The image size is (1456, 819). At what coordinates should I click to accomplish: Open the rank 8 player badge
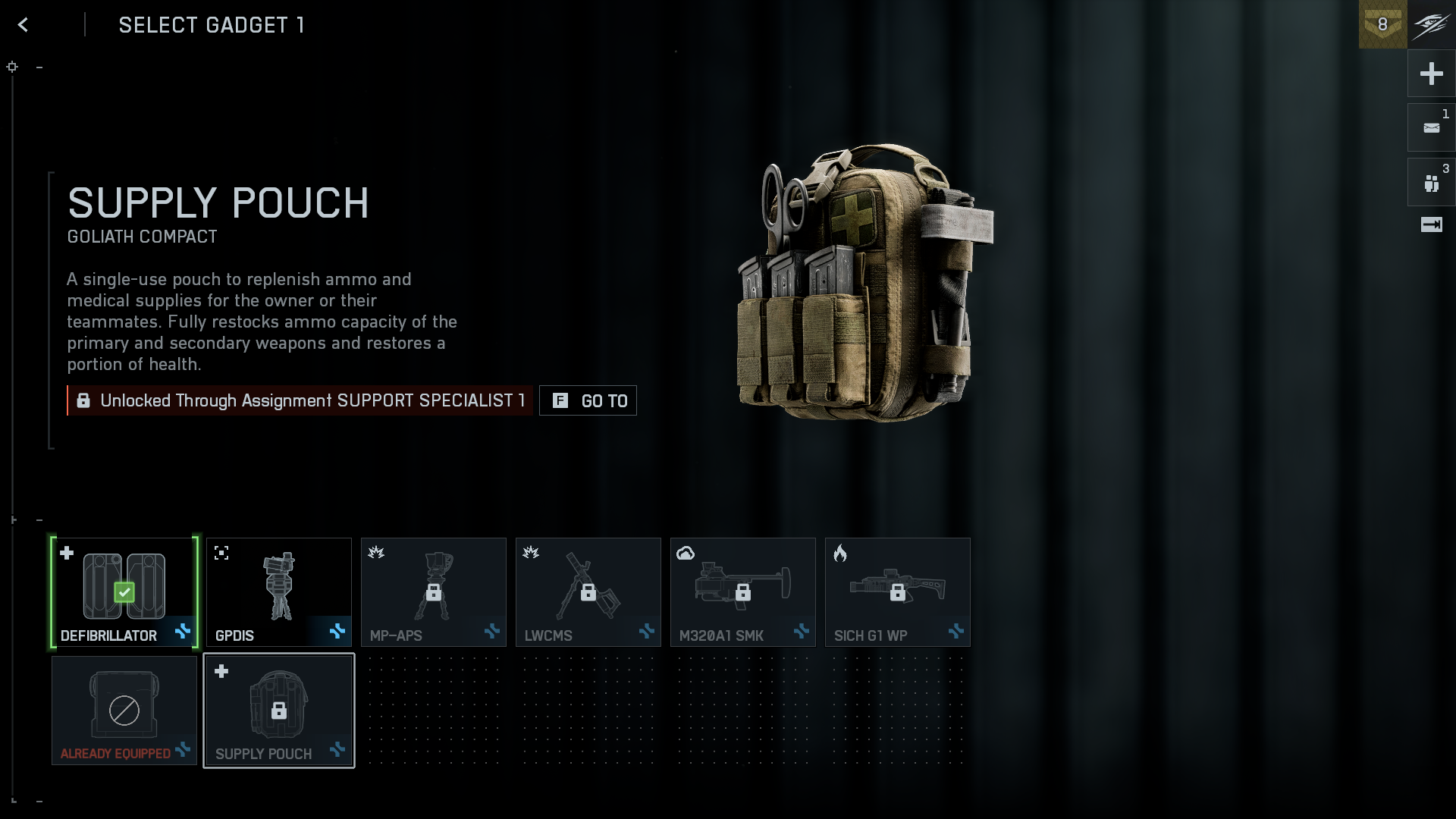coord(1382,24)
